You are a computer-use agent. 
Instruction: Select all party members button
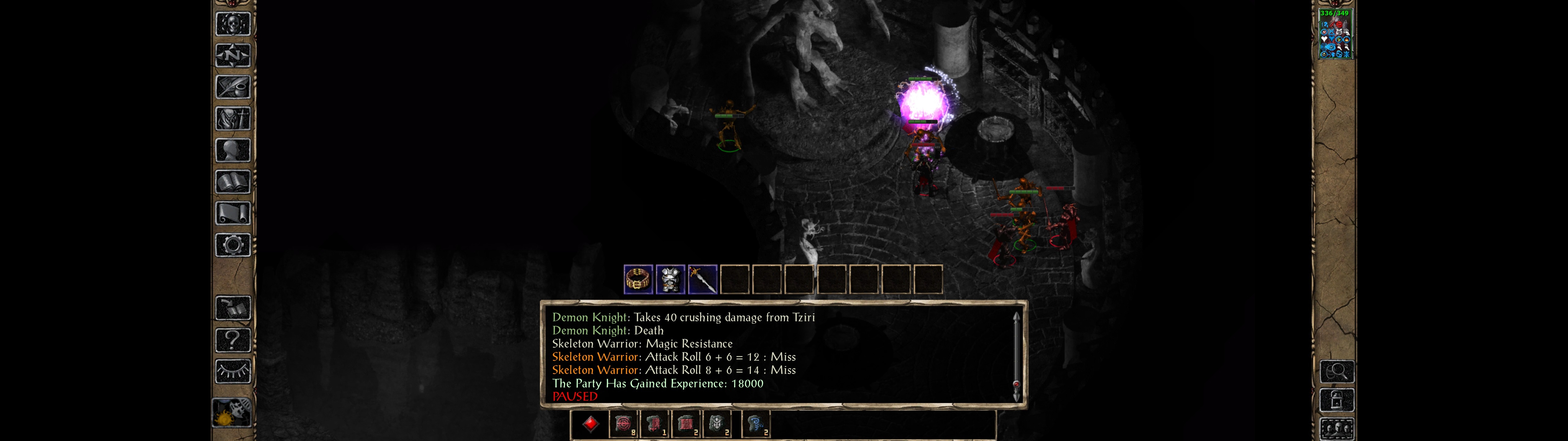(x=1337, y=429)
